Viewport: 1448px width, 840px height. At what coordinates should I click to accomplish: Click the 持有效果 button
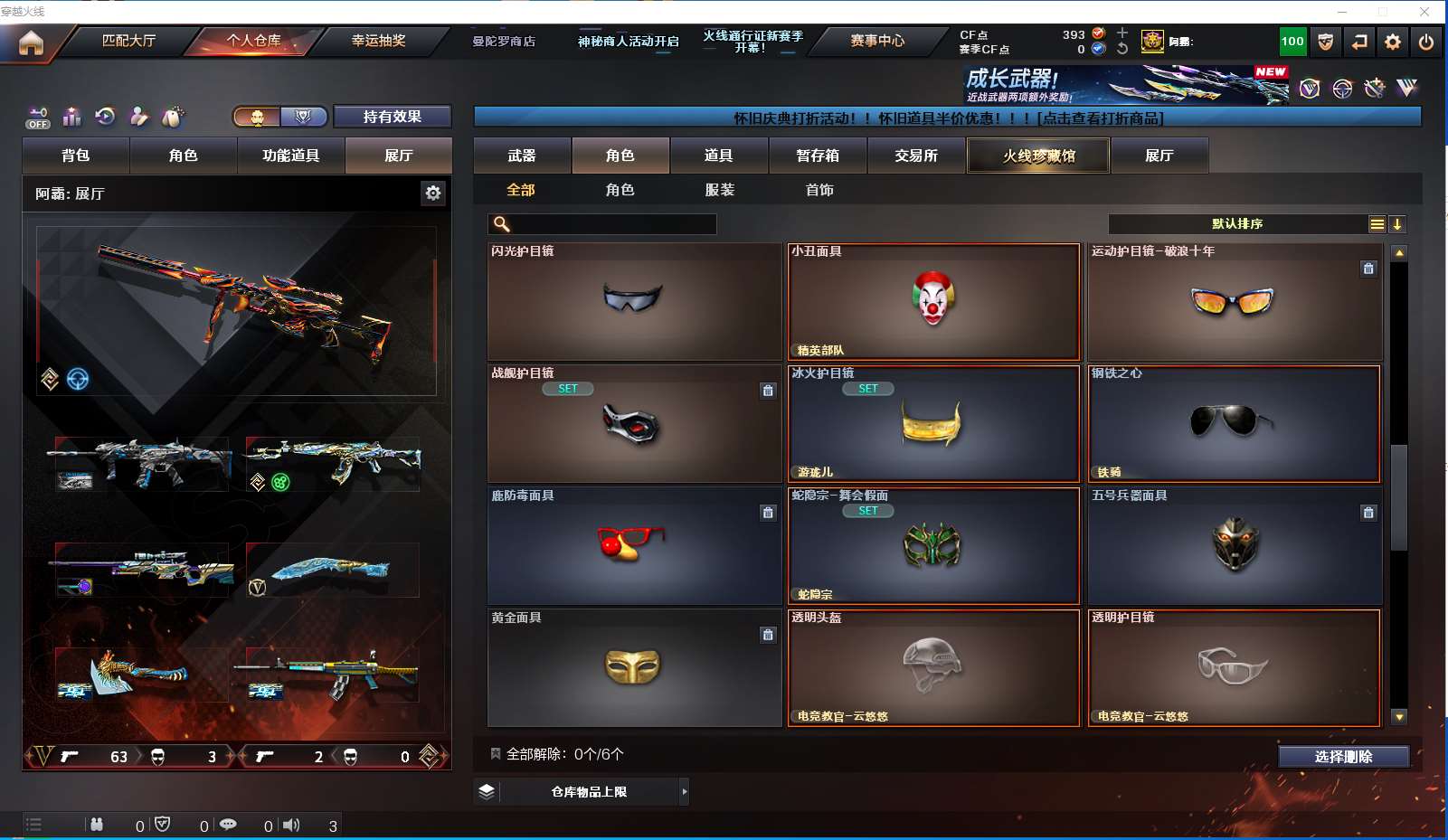(x=392, y=117)
